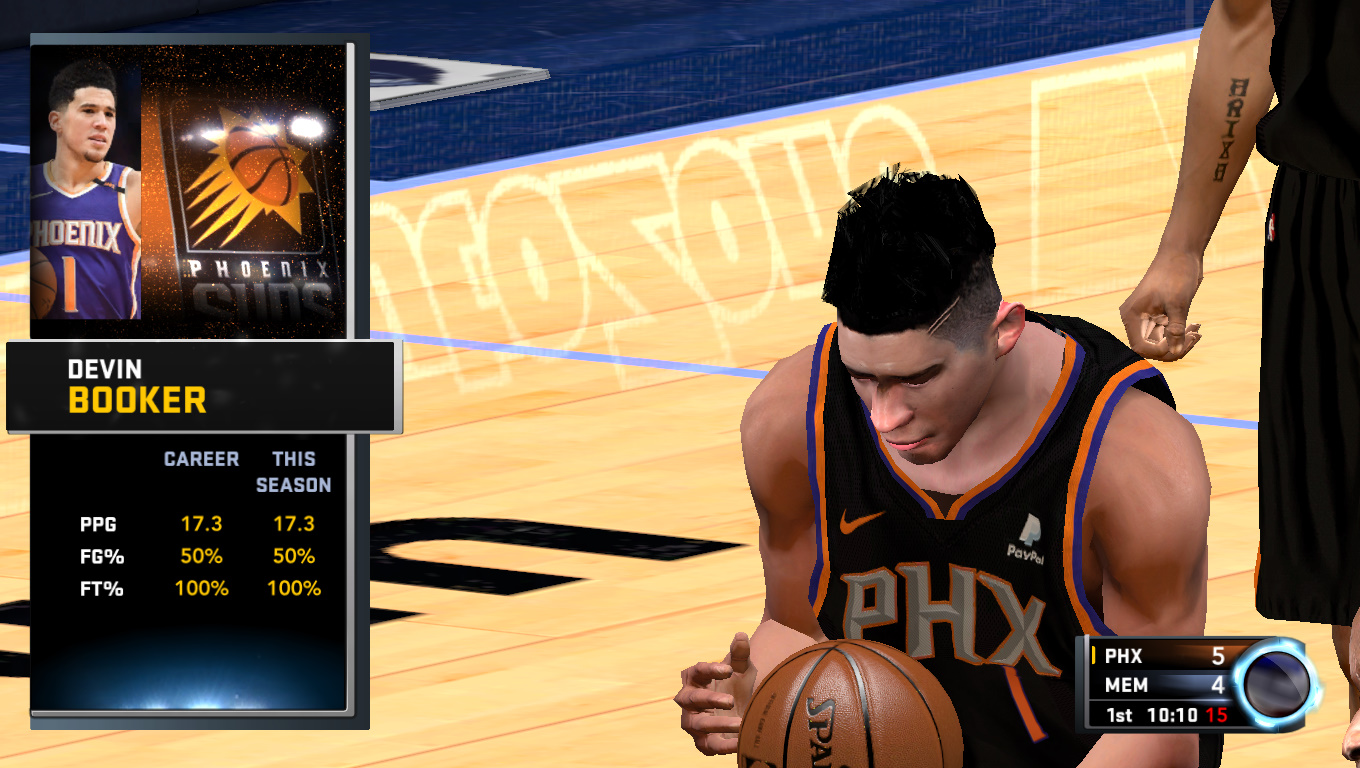Image resolution: width=1360 pixels, height=768 pixels.
Task: Toggle the THIS SEASON stats column
Action: tap(293, 472)
